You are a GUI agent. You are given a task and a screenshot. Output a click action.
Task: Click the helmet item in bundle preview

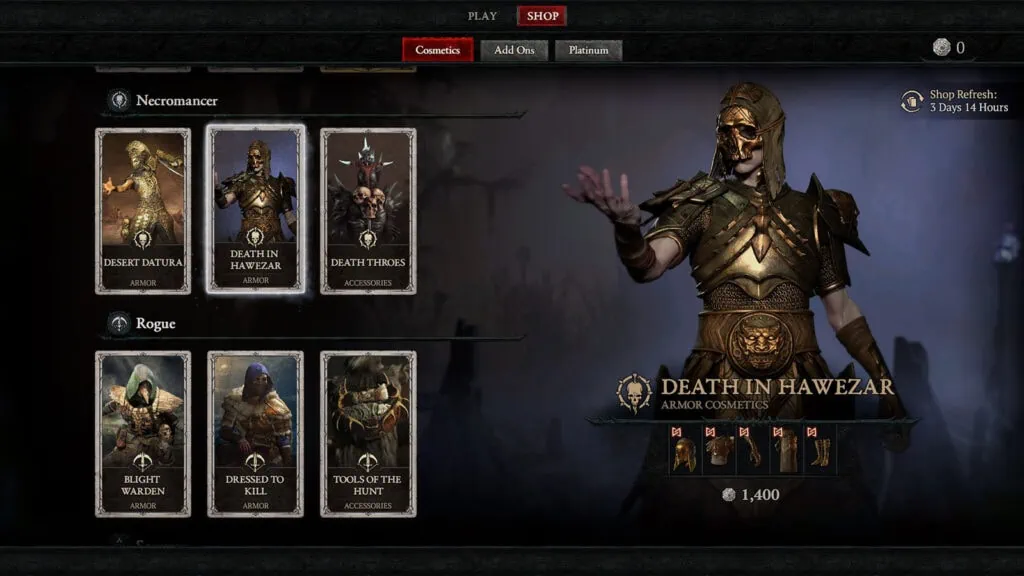[x=686, y=450]
